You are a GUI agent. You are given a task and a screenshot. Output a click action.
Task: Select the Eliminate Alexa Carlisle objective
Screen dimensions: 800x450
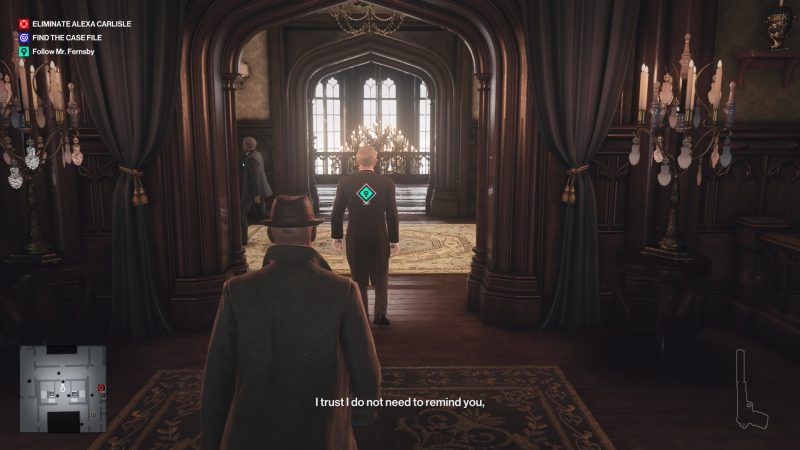(x=82, y=23)
